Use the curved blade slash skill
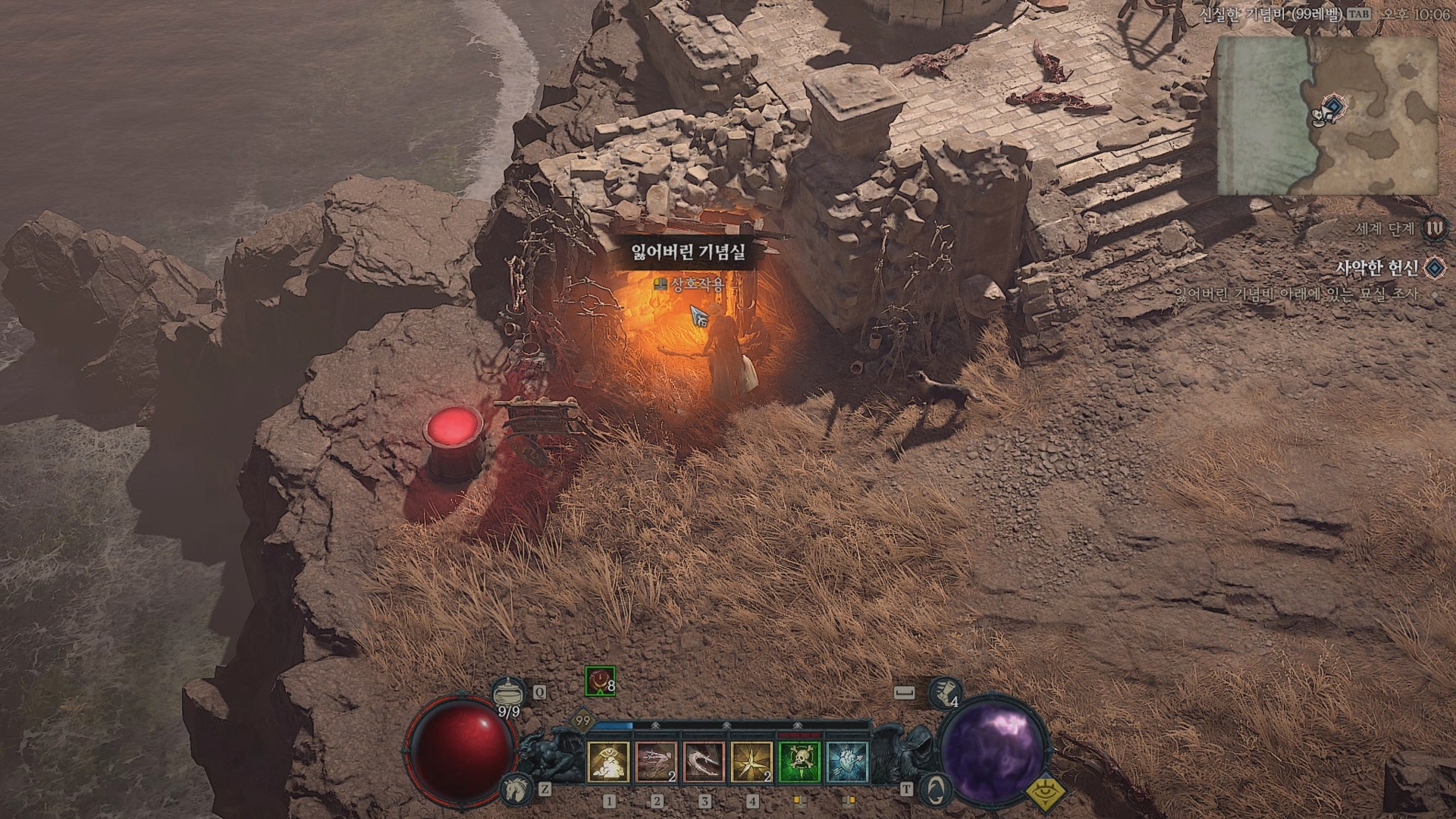The height and width of the screenshot is (819, 1456). click(x=704, y=762)
